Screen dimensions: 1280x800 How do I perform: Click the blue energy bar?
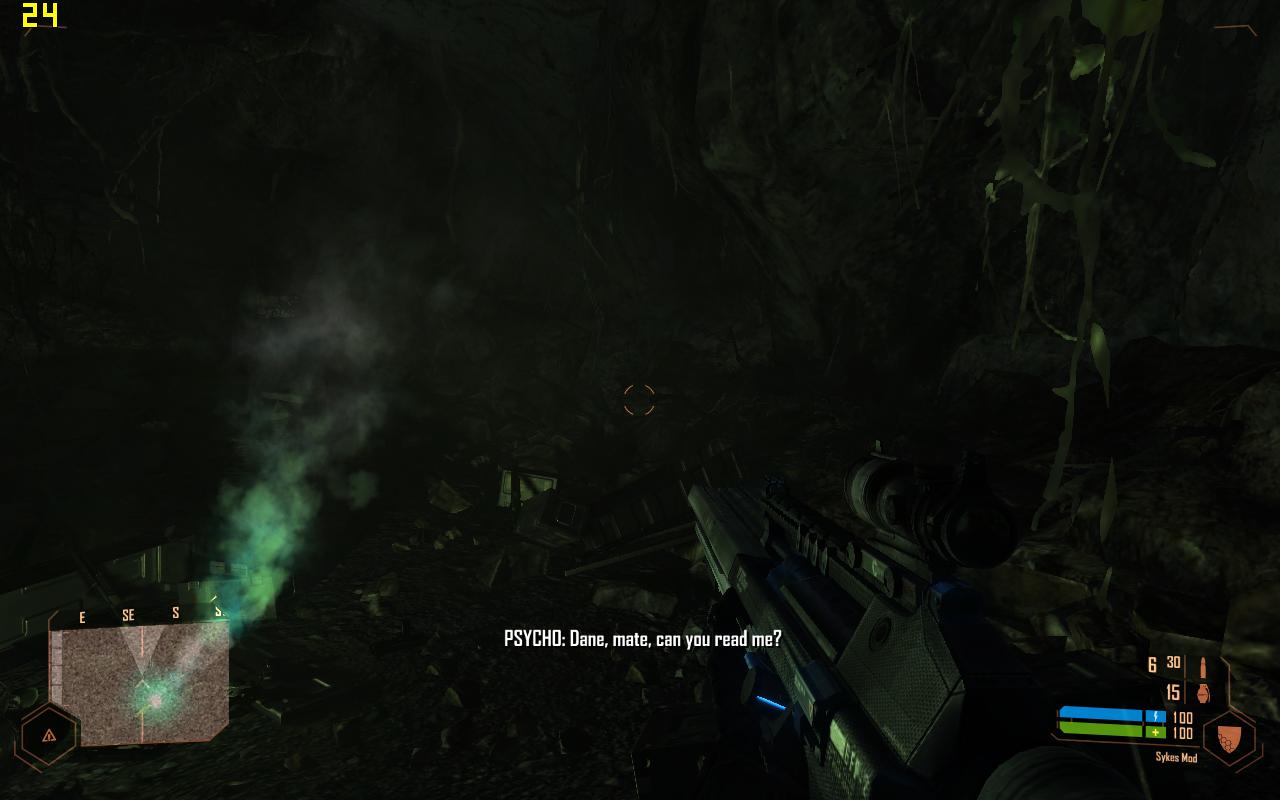1100,713
